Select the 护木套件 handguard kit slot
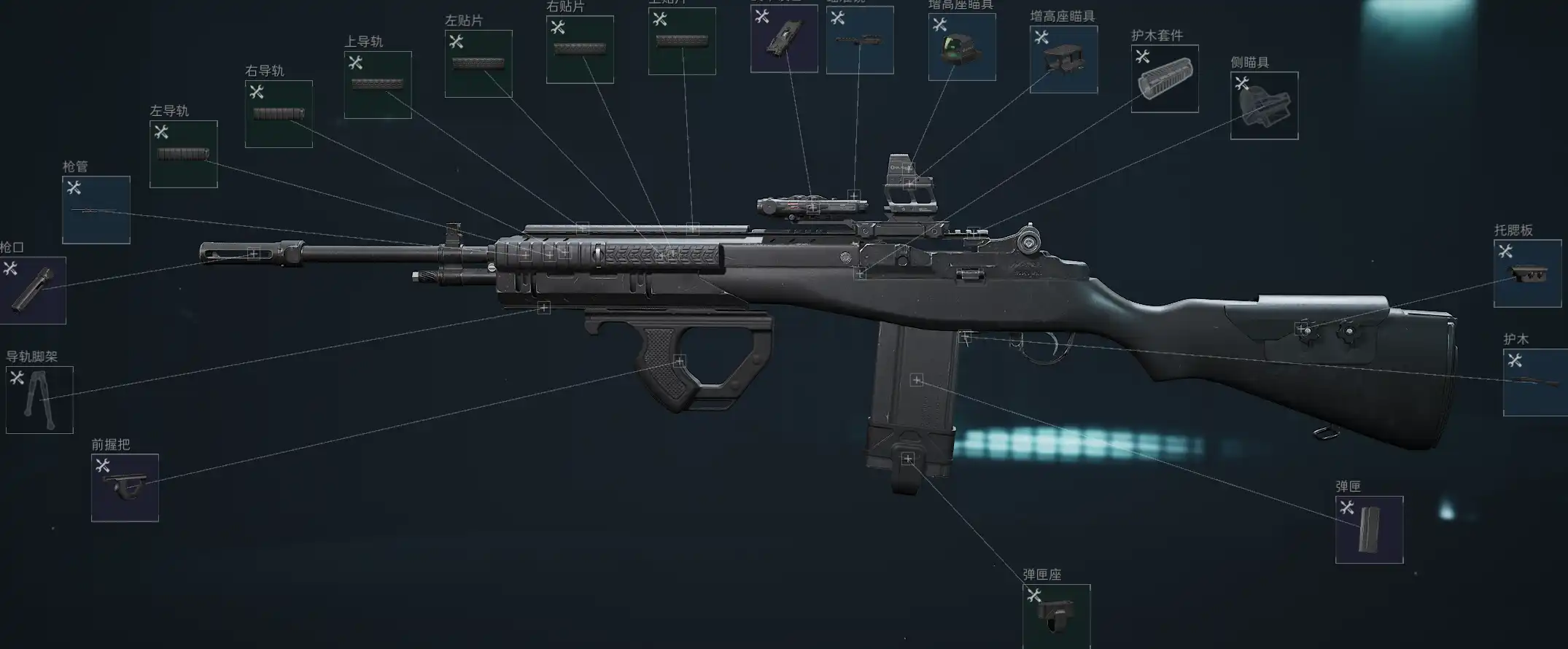 tap(1165, 79)
